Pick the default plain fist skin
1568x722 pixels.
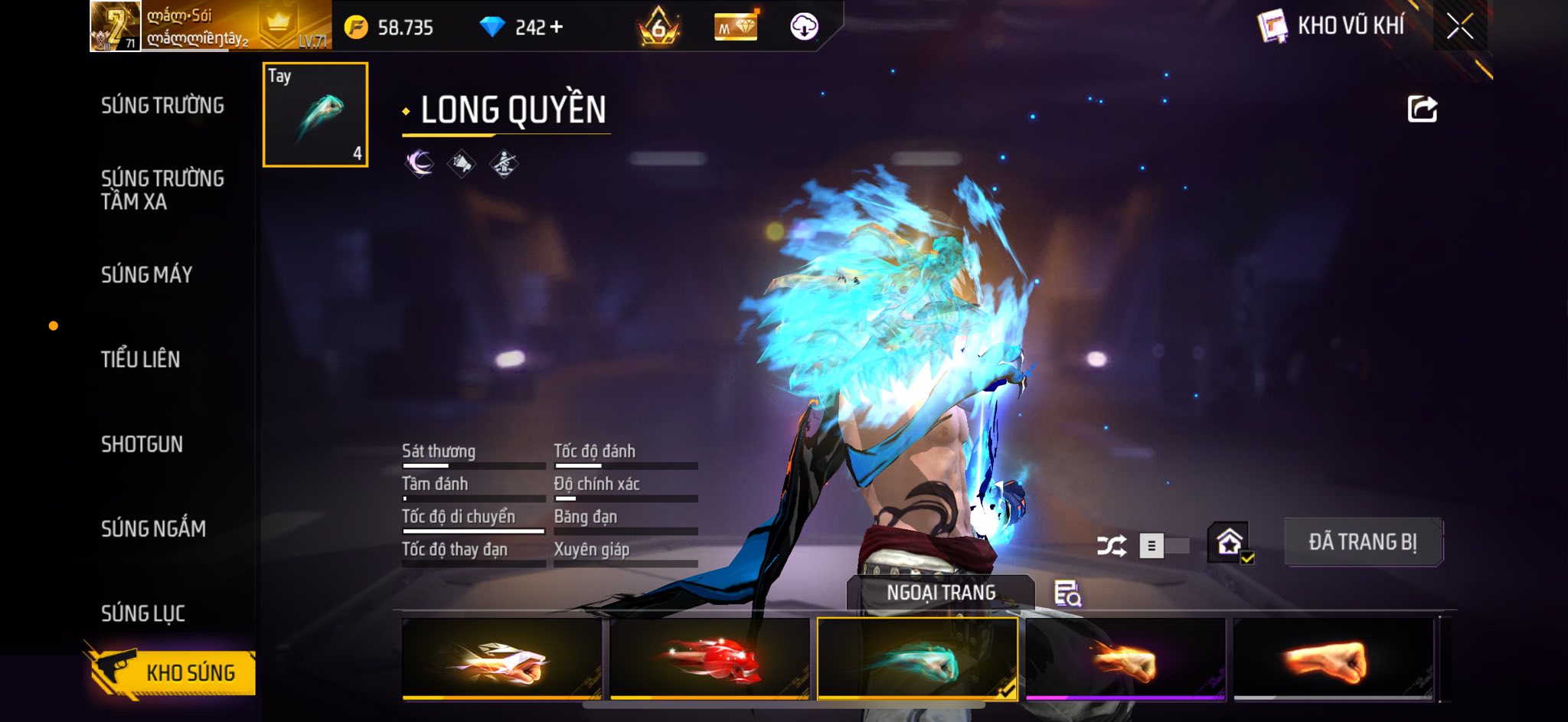coord(1333,659)
